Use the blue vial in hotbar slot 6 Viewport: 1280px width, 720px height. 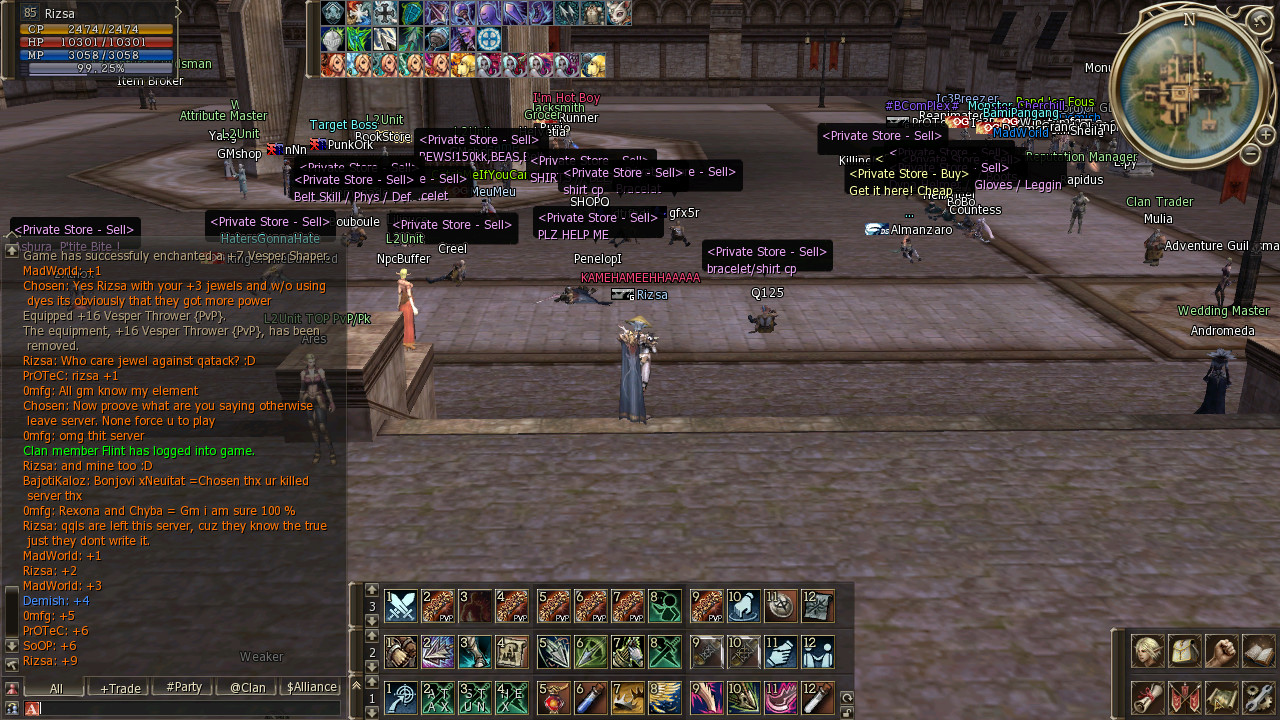pos(591,697)
